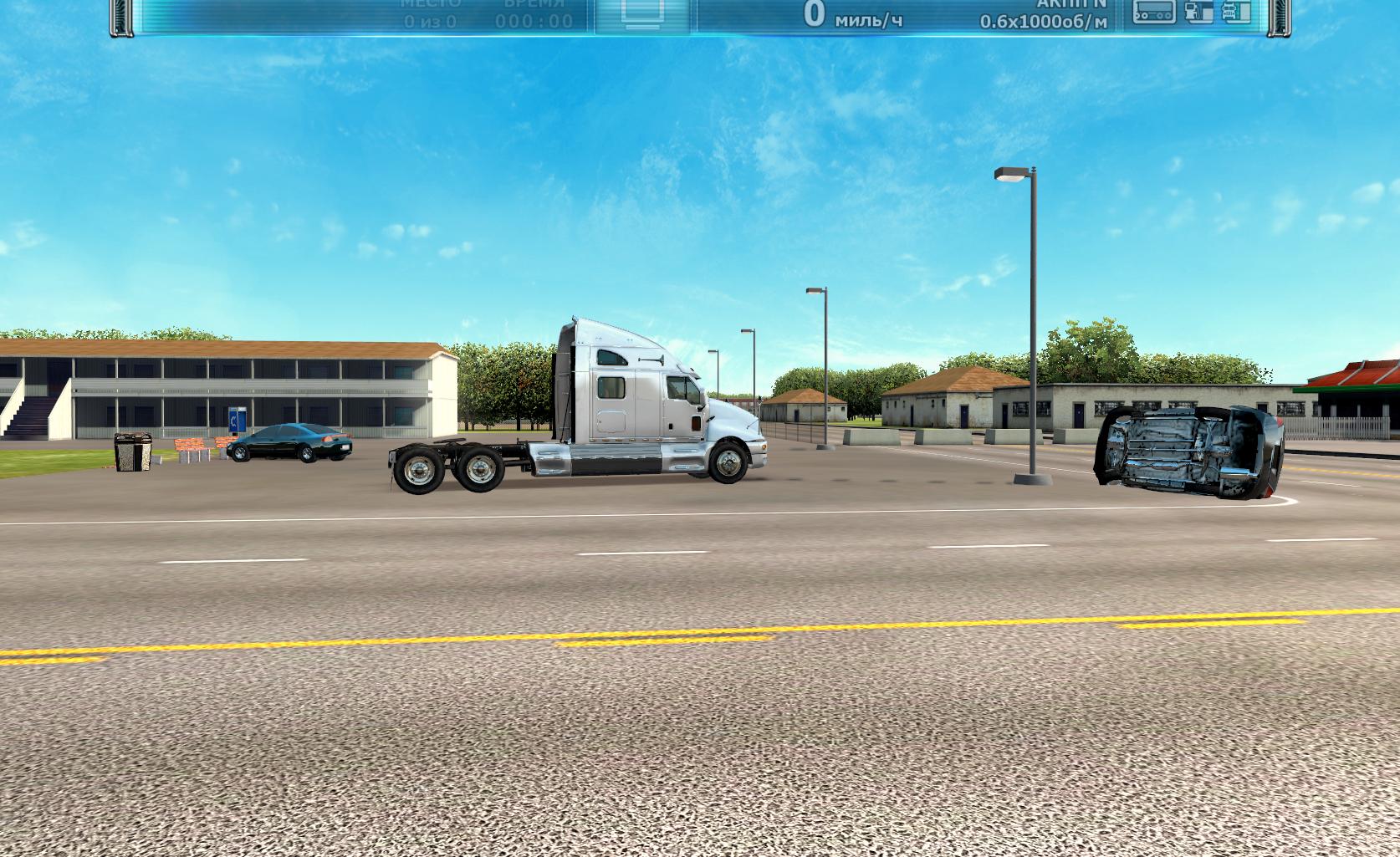Click the radio device icon
Viewport: 1400px width, 857px height.
pos(1154,12)
